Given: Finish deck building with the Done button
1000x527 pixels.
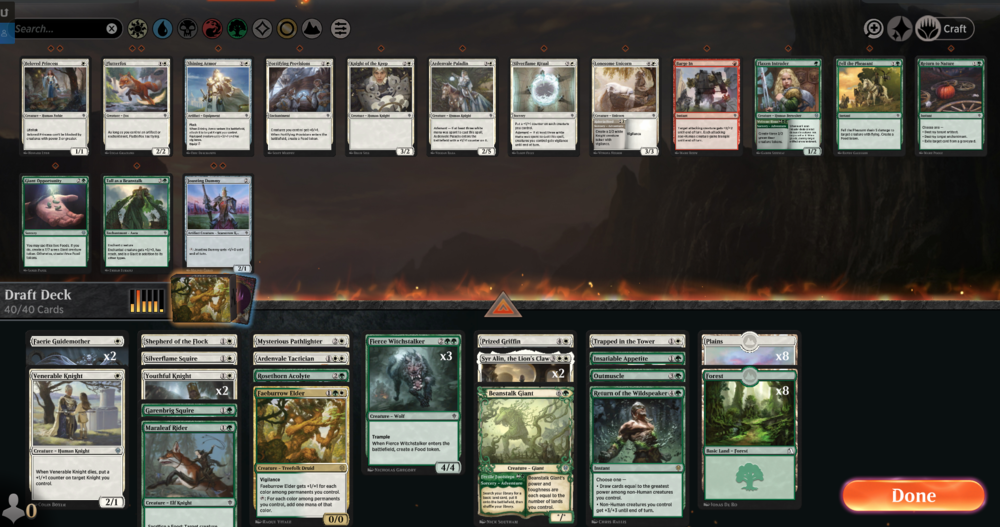Looking at the screenshot, I should point(913,495).
